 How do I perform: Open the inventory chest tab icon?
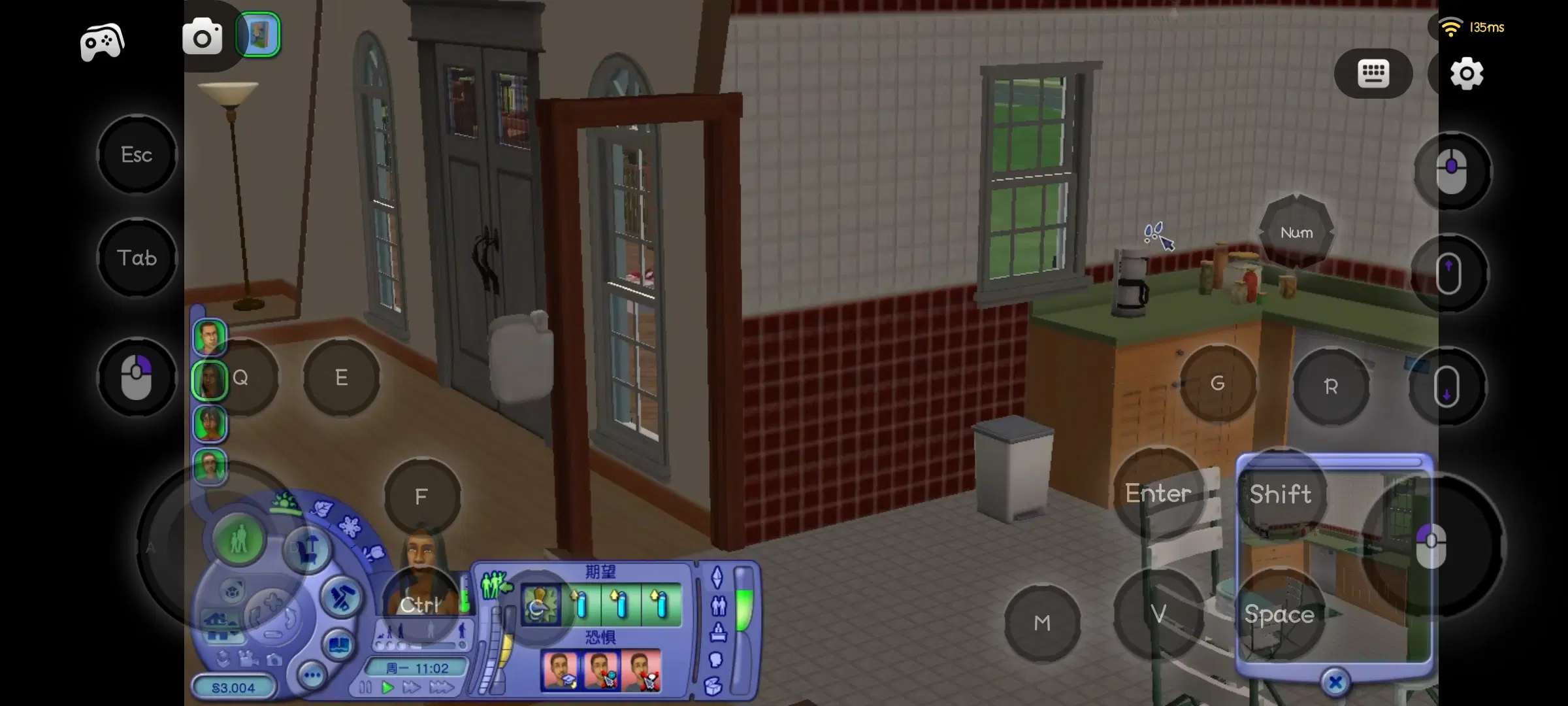tap(713, 686)
